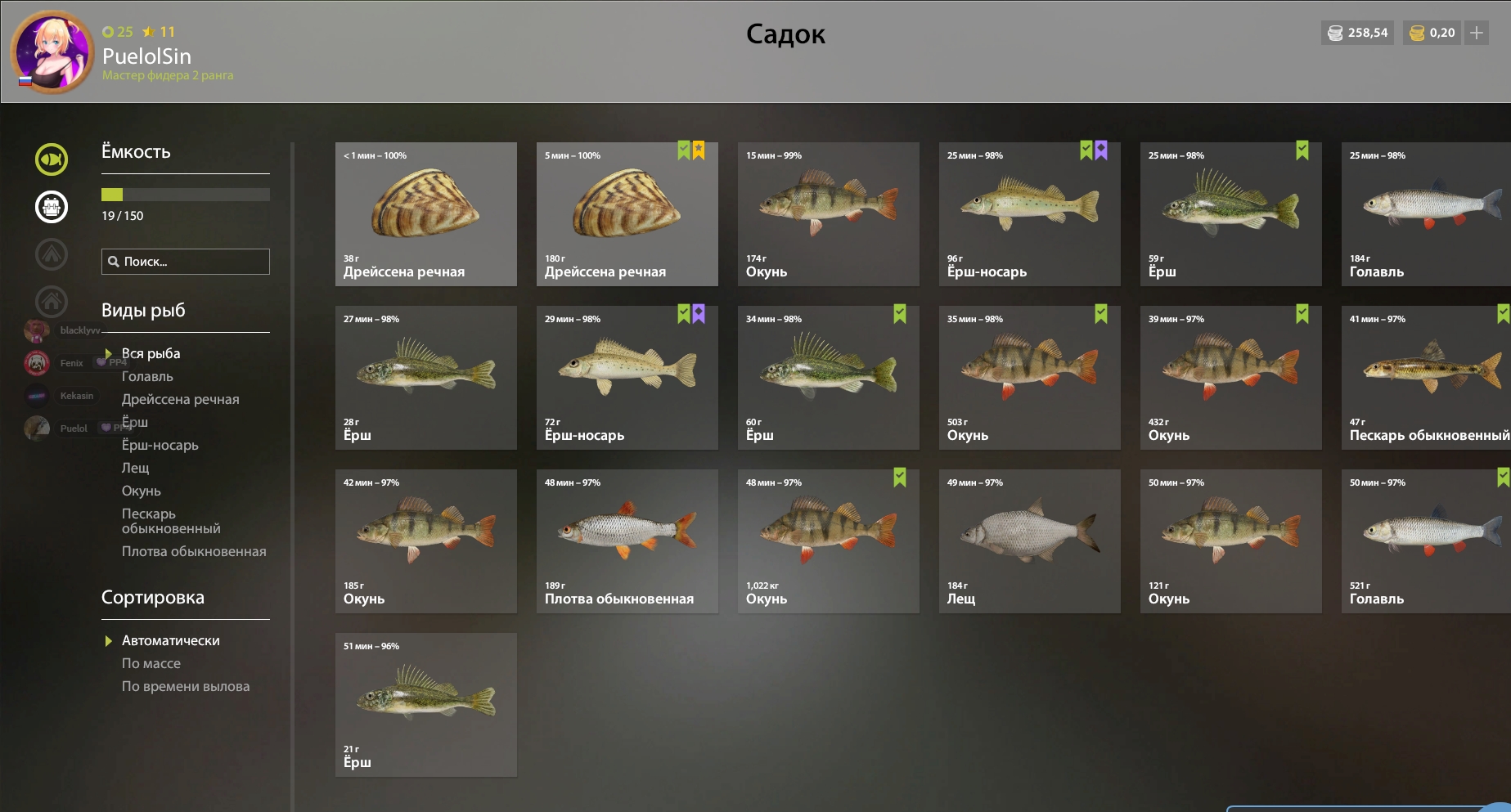Click the search field labeled Поиск
The image size is (1511, 812).
(186, 262)
